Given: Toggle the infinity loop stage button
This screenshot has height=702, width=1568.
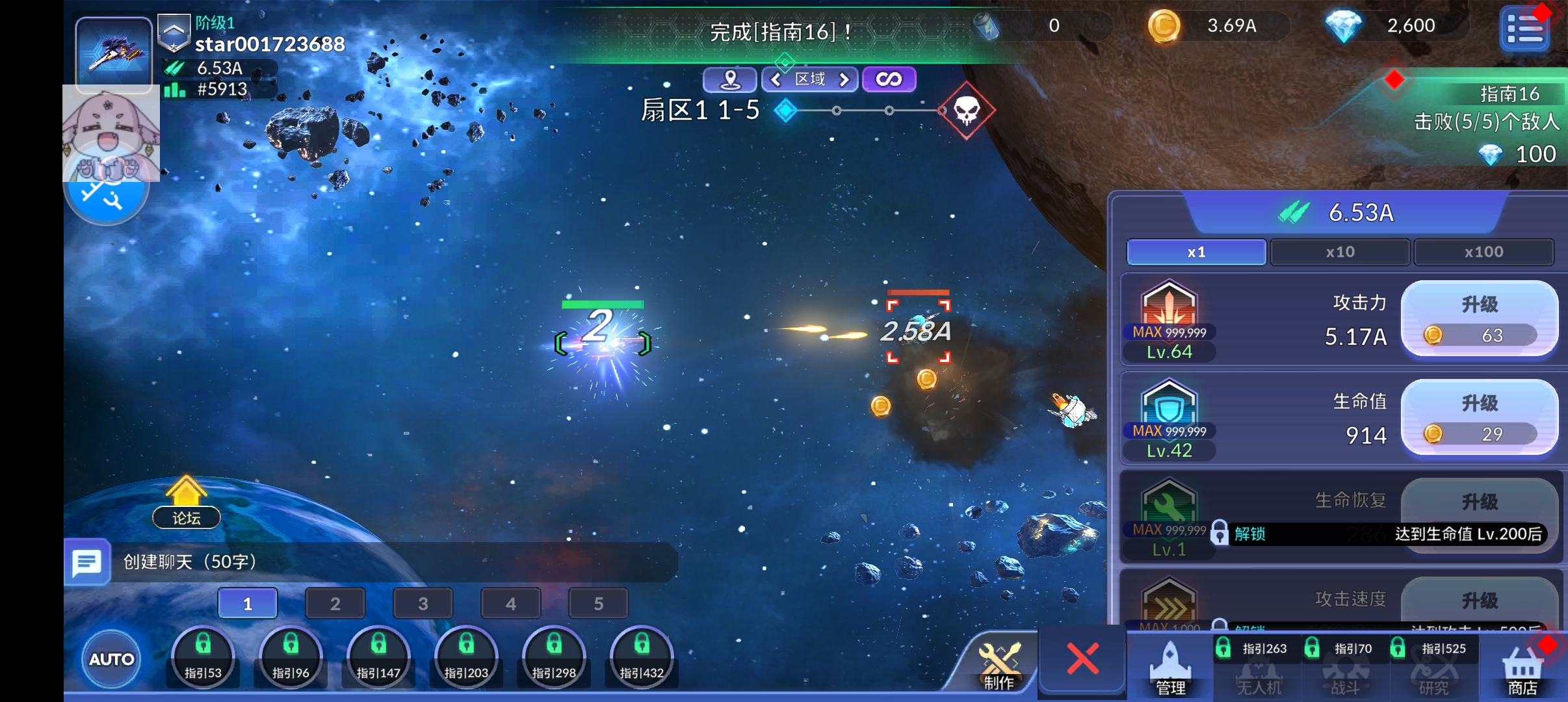Looking at the screenshot, I should pos(889,79).
